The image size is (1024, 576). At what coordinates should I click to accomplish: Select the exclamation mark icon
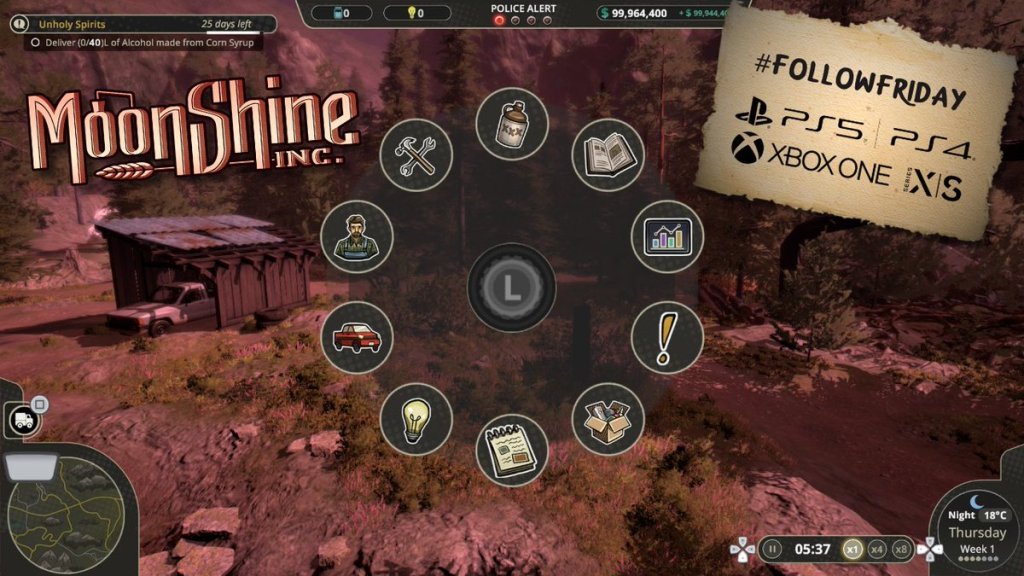point(667,338)
